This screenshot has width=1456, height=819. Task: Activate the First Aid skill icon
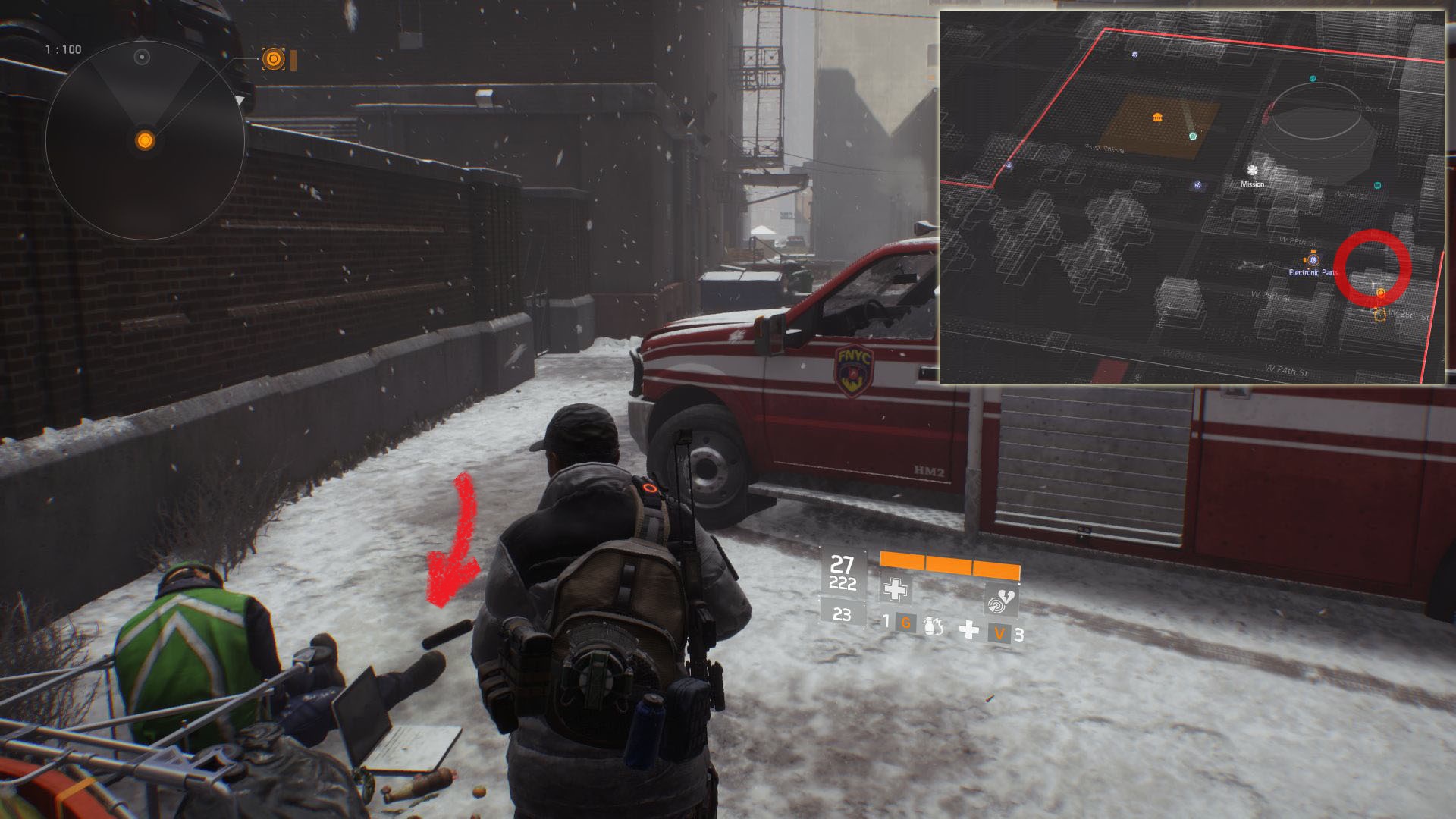tap(896, 590)
